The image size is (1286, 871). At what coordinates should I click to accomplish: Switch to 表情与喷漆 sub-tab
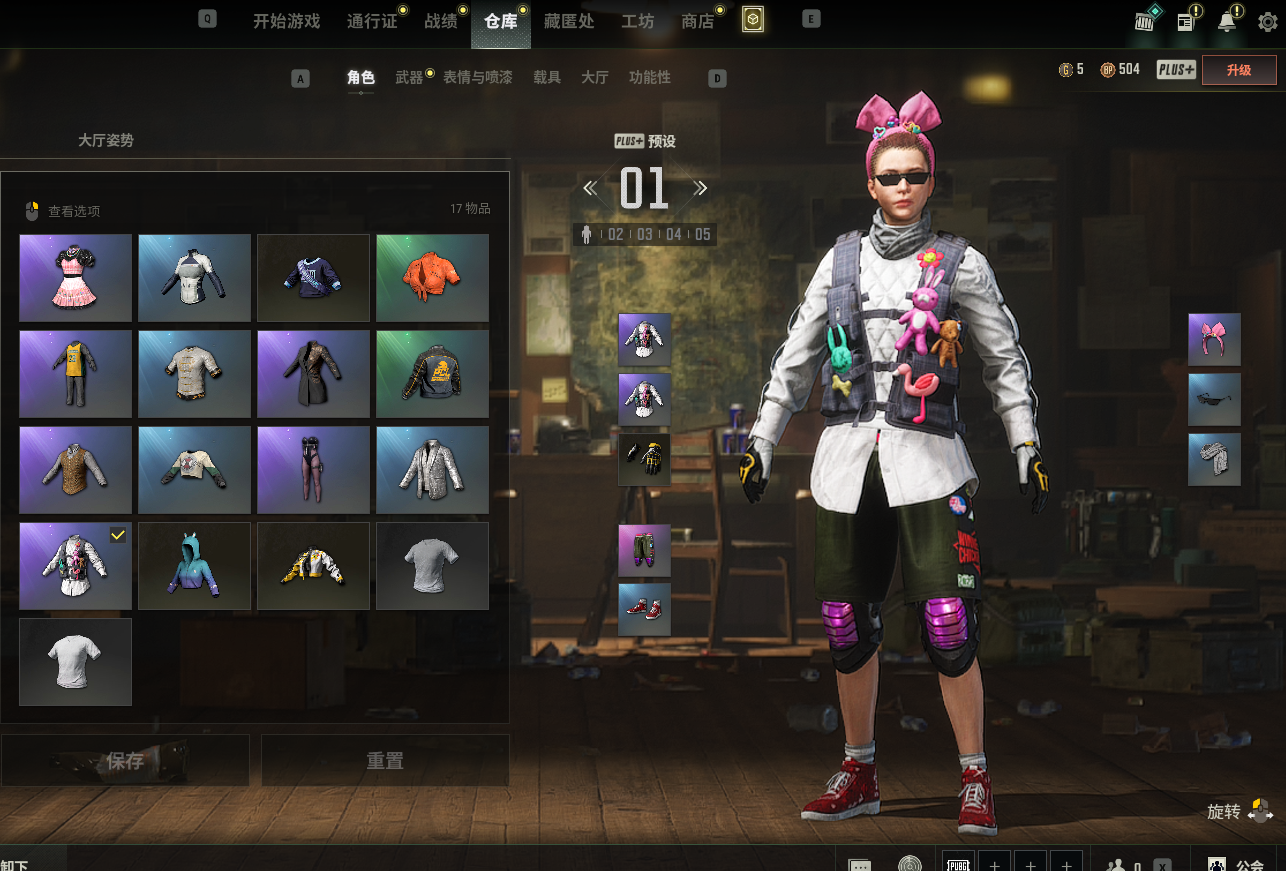coord(477,77)
